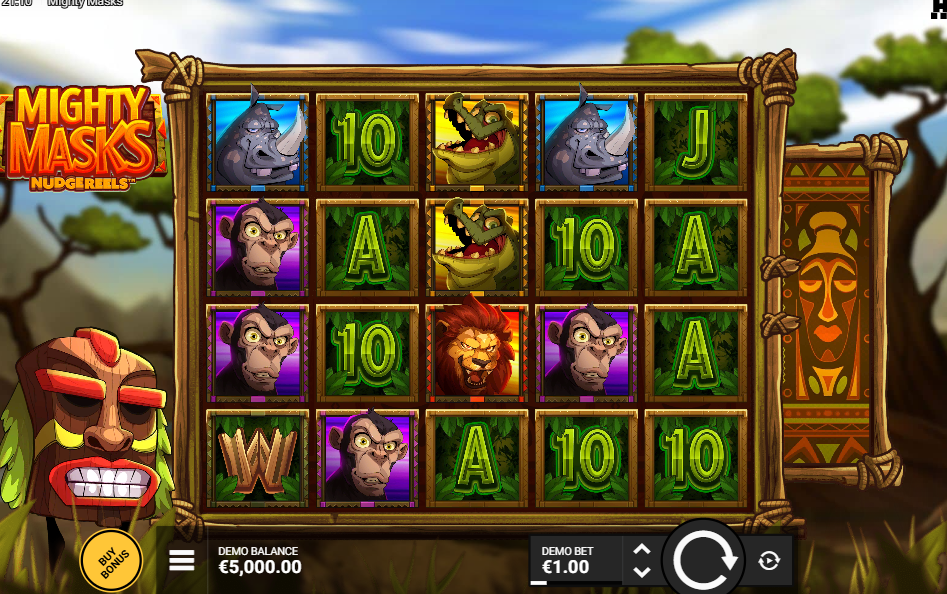Decrease the demo bet with down arrow
Image resolution: width=947 pixels, height=594 pixels.
coord(642,572)
